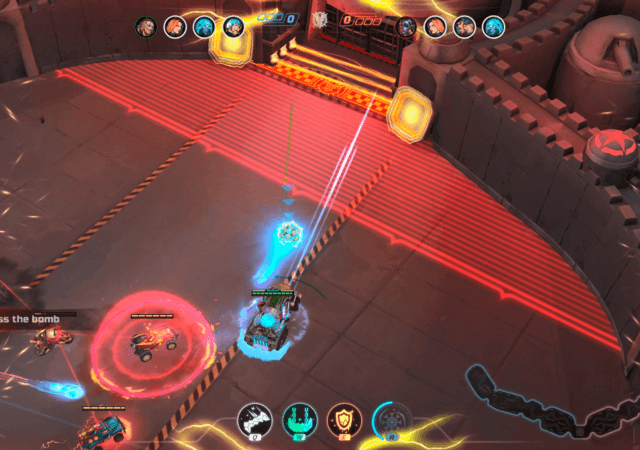Use the orange shield ability
Screen dimensions: 640x450
pyautogui.click(x=341, y=420)
